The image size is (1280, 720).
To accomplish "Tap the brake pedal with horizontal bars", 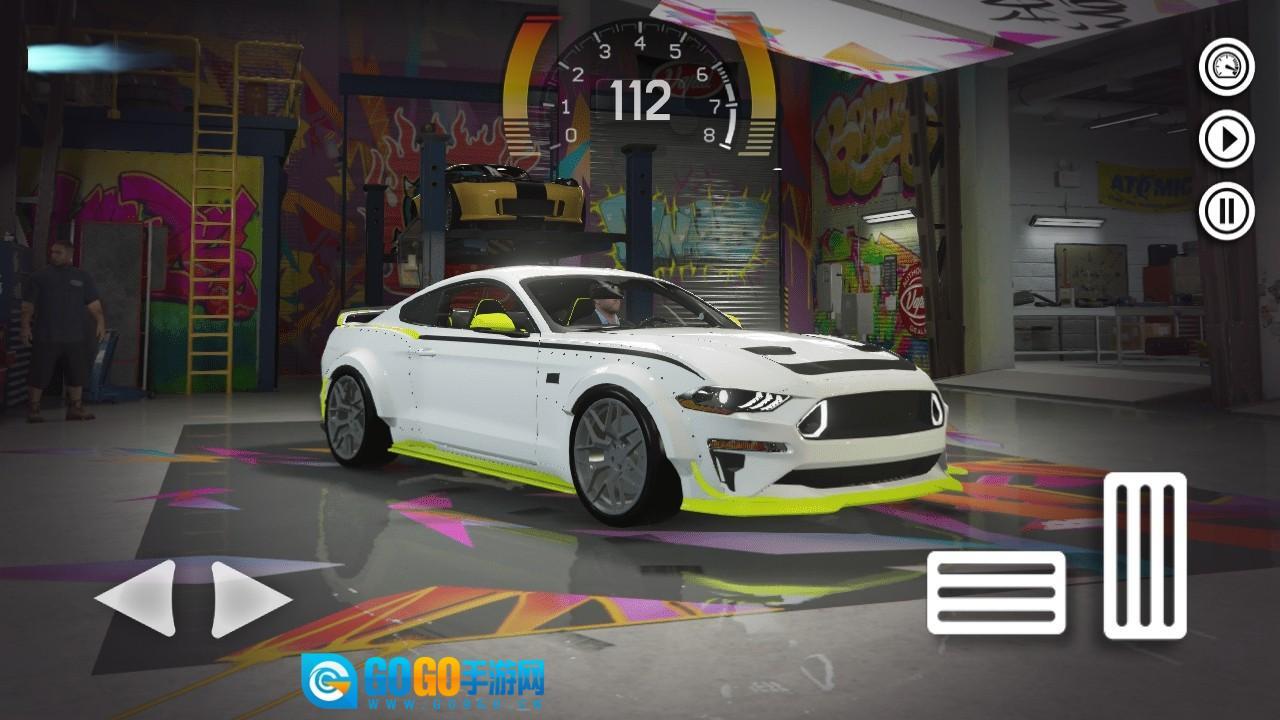I will coord(996,592).
